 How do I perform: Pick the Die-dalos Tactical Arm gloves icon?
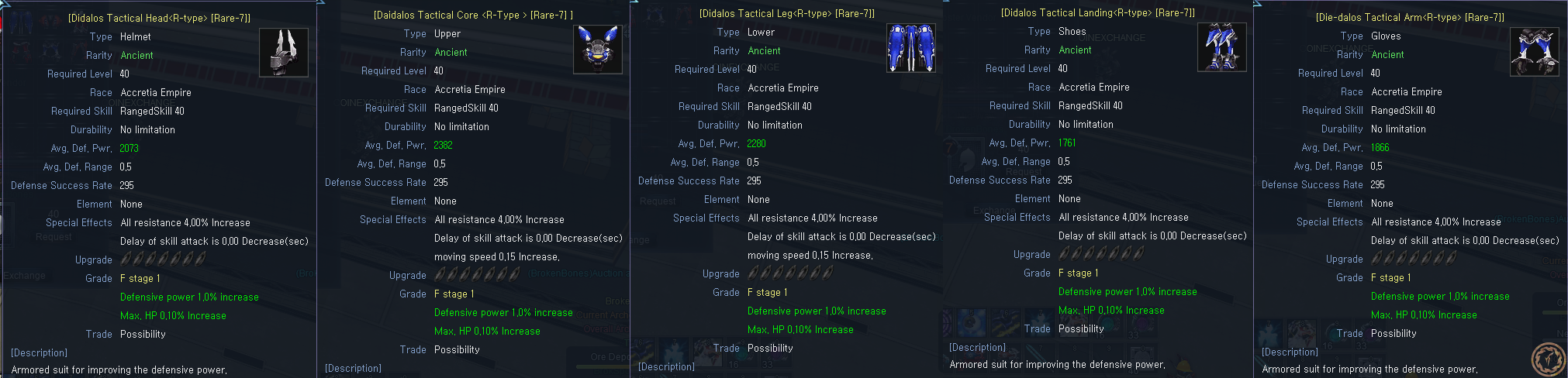(x=1534, y=52)
